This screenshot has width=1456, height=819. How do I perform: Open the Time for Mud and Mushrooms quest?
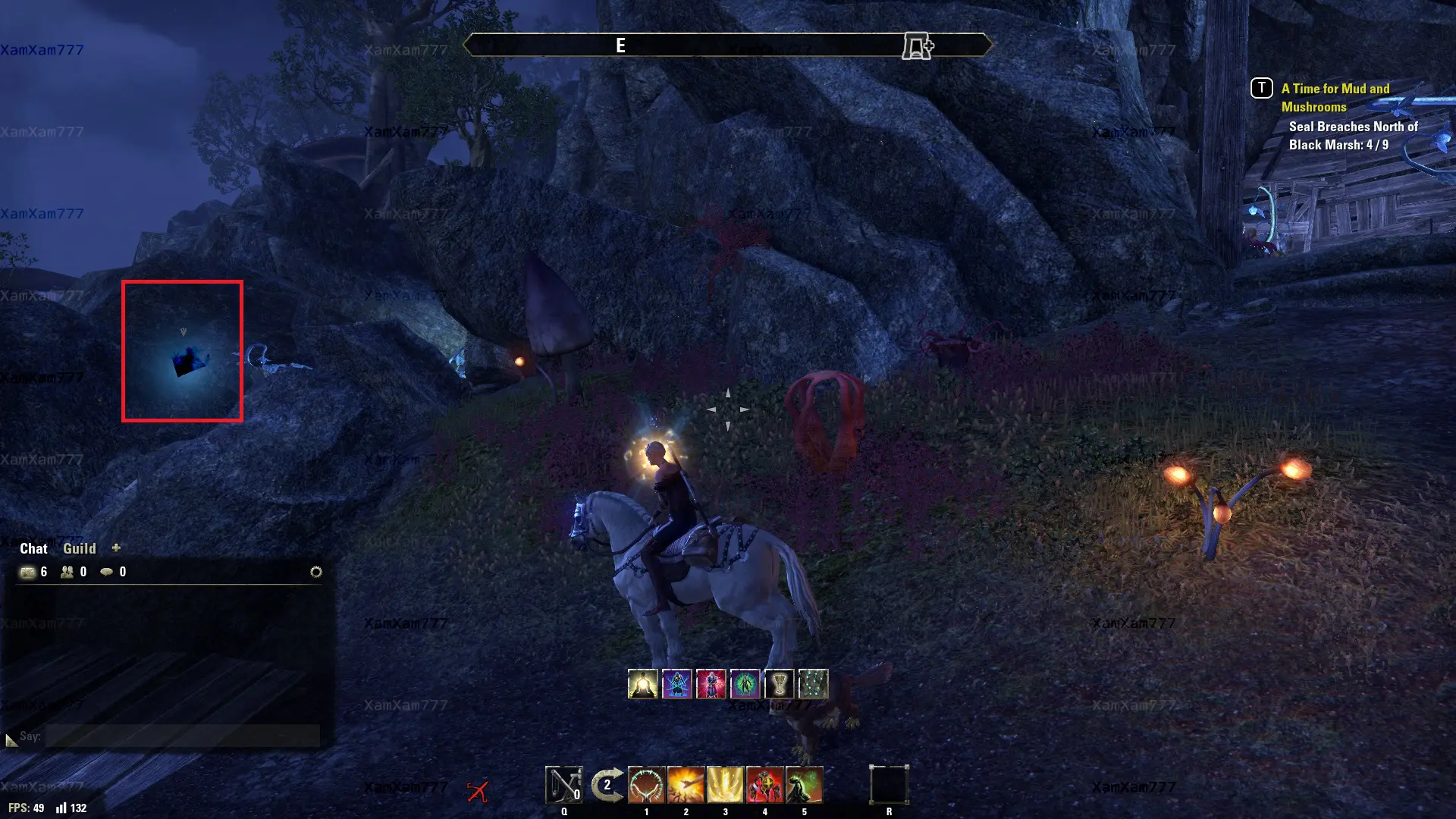click(x=1335, y=98)
